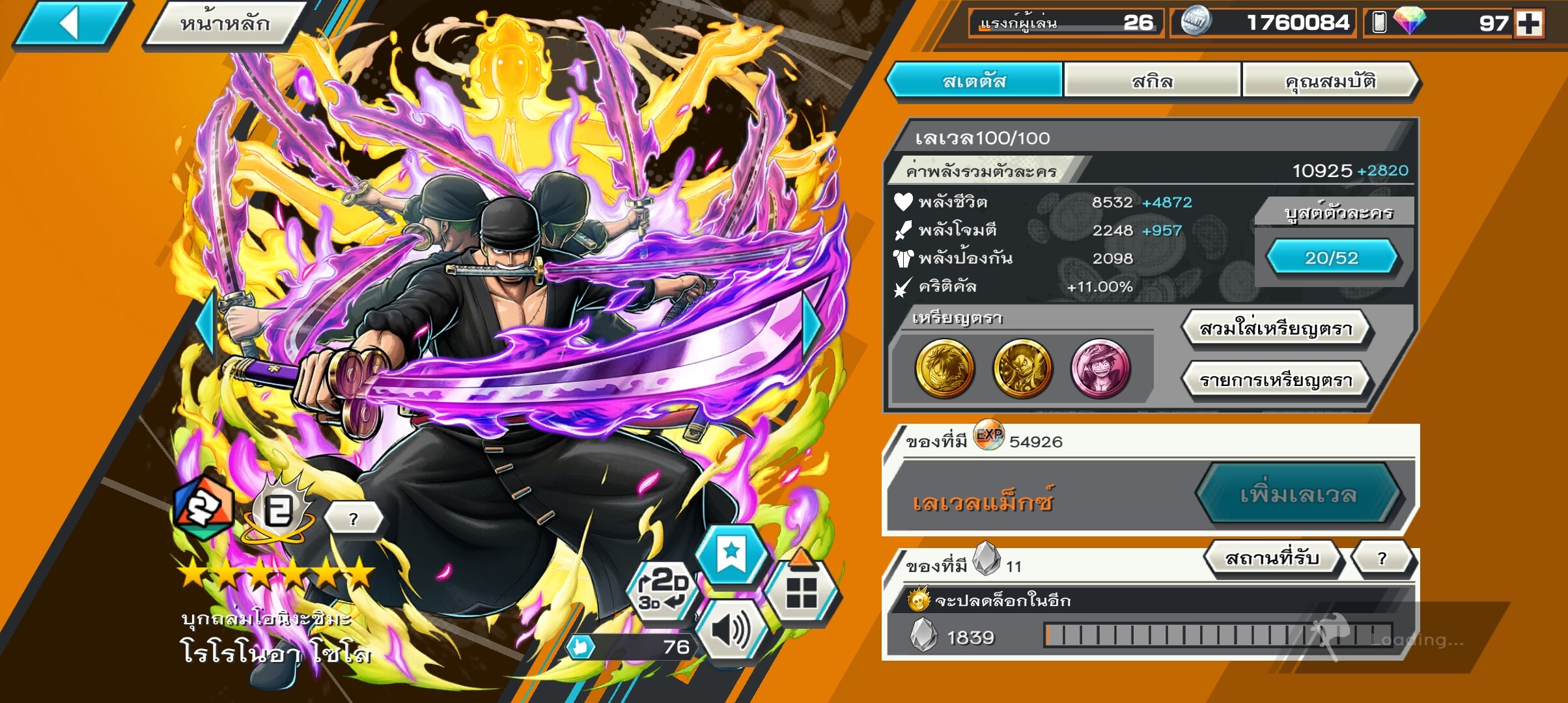Open the คุณสมบัติ tab

coord(1330,81)
